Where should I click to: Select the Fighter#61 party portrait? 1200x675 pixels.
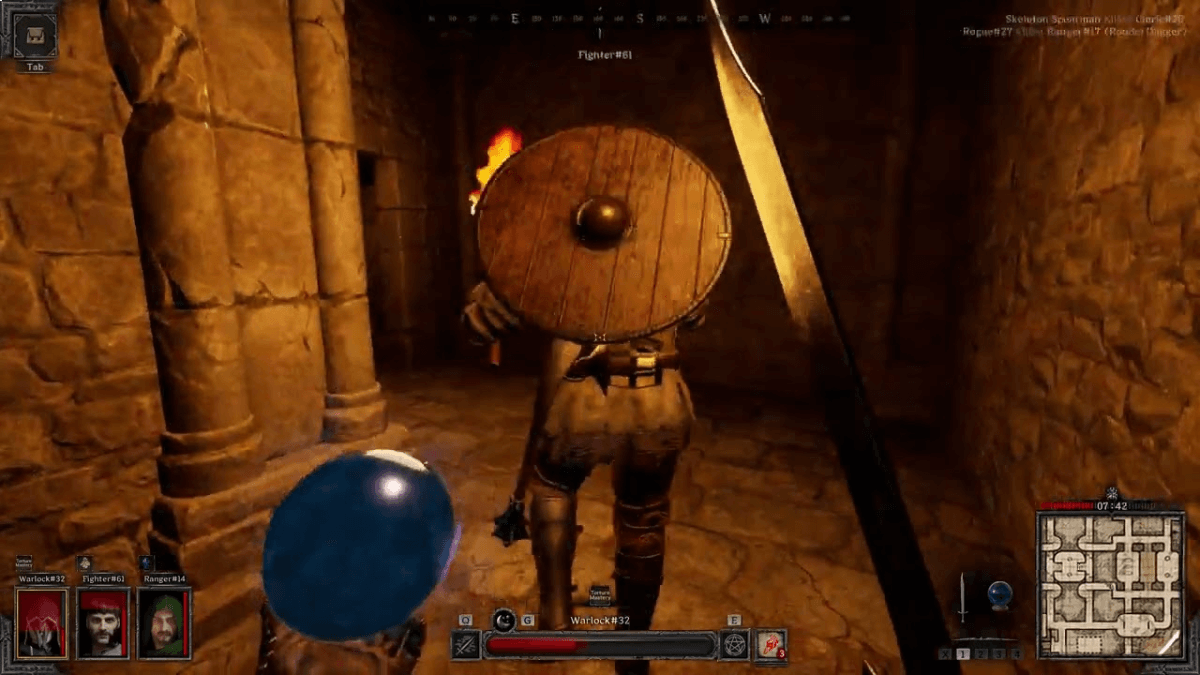coord(103,623)
